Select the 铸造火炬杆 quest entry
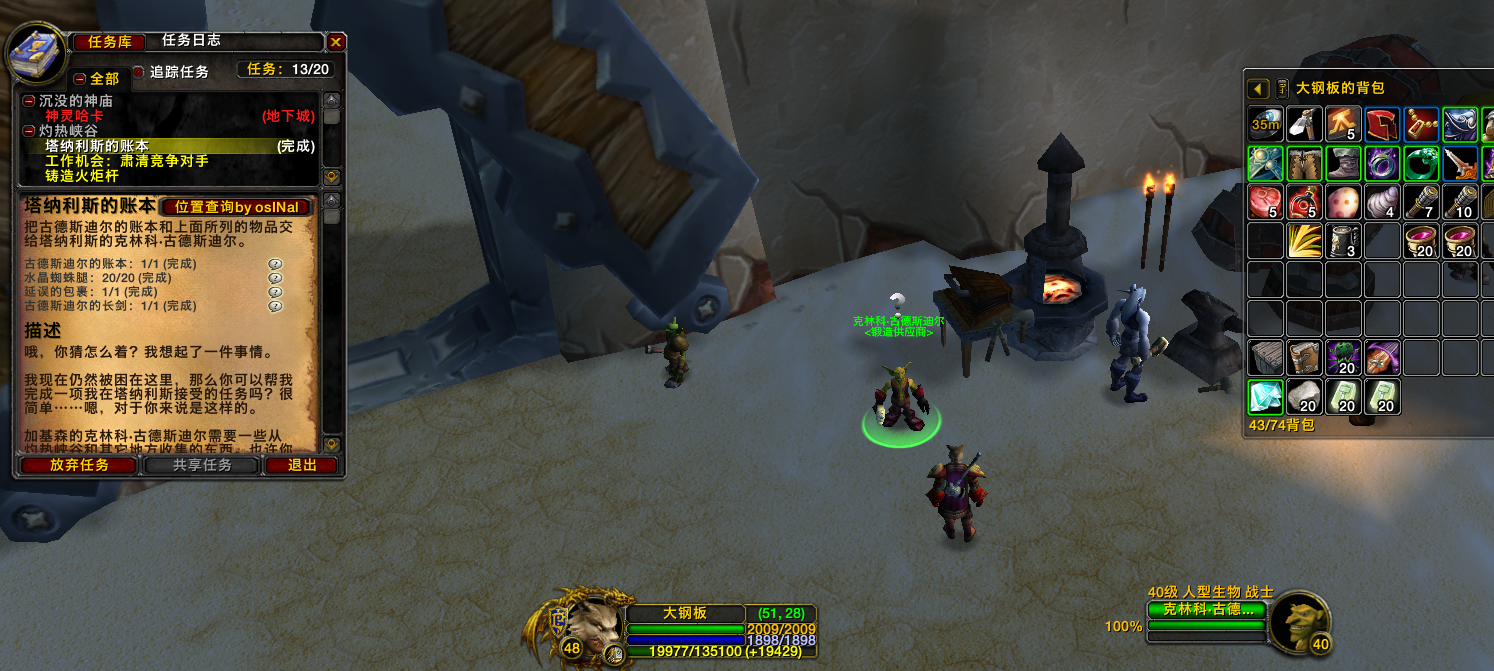Image resolution: width=1494 pixels, height=671 pixels. [82, 176]
